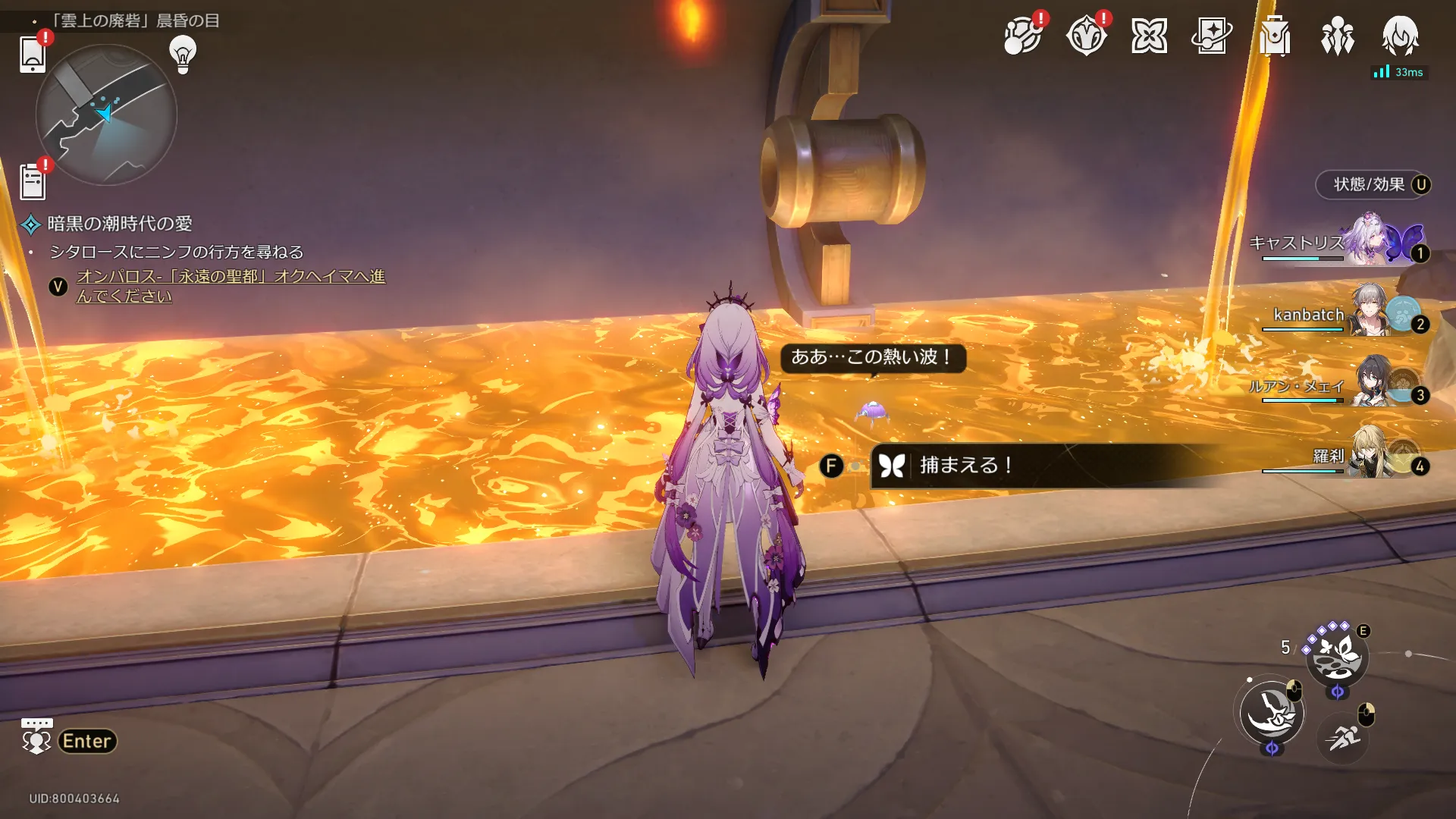Switch to 羅刹 in the party
The image size is (1456, 819).
(x=1365, y=457)
